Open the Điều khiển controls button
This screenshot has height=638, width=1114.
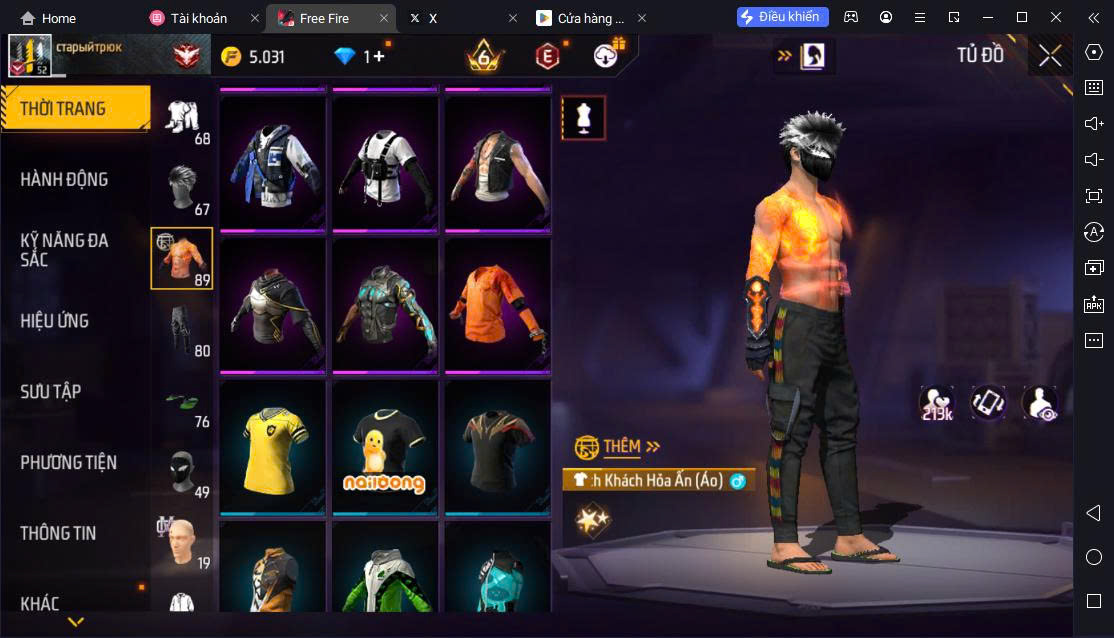click(x=780, y=17)
